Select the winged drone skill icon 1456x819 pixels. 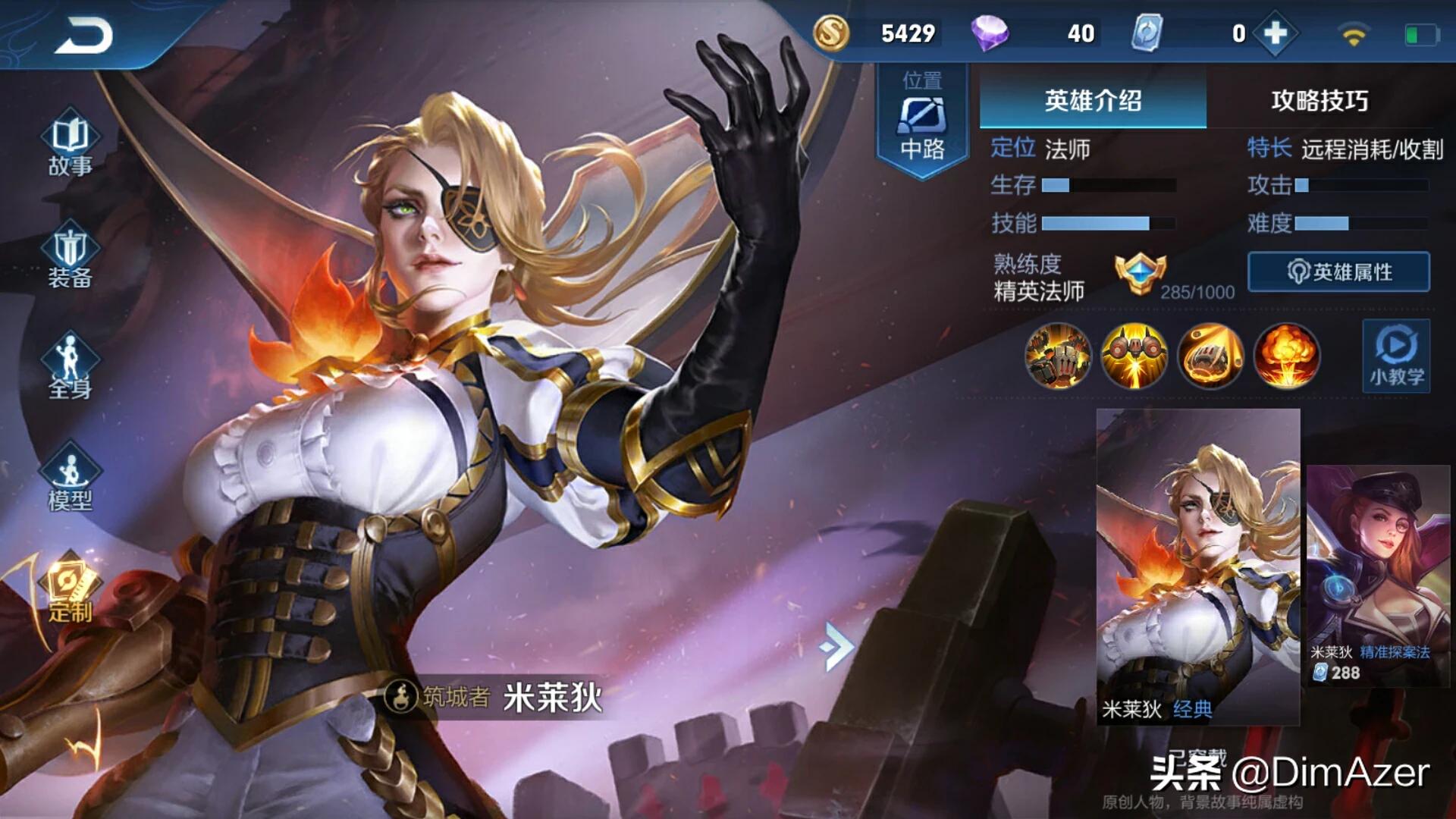[1134, 356]
